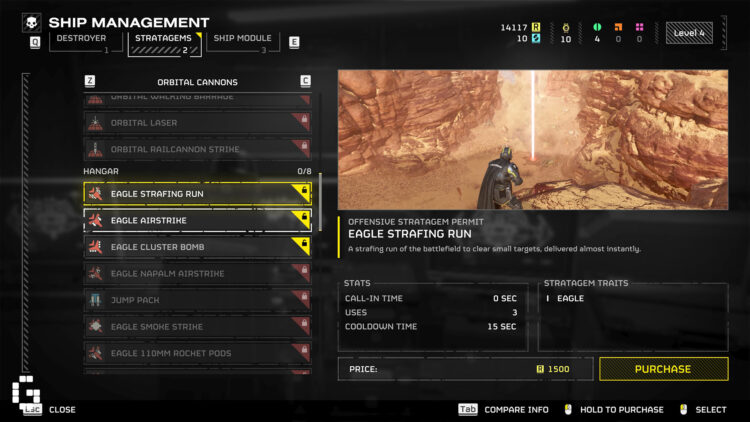750x422 pixels.
Task: Switch to the Ship Module tab
Action: pos(241,39)
